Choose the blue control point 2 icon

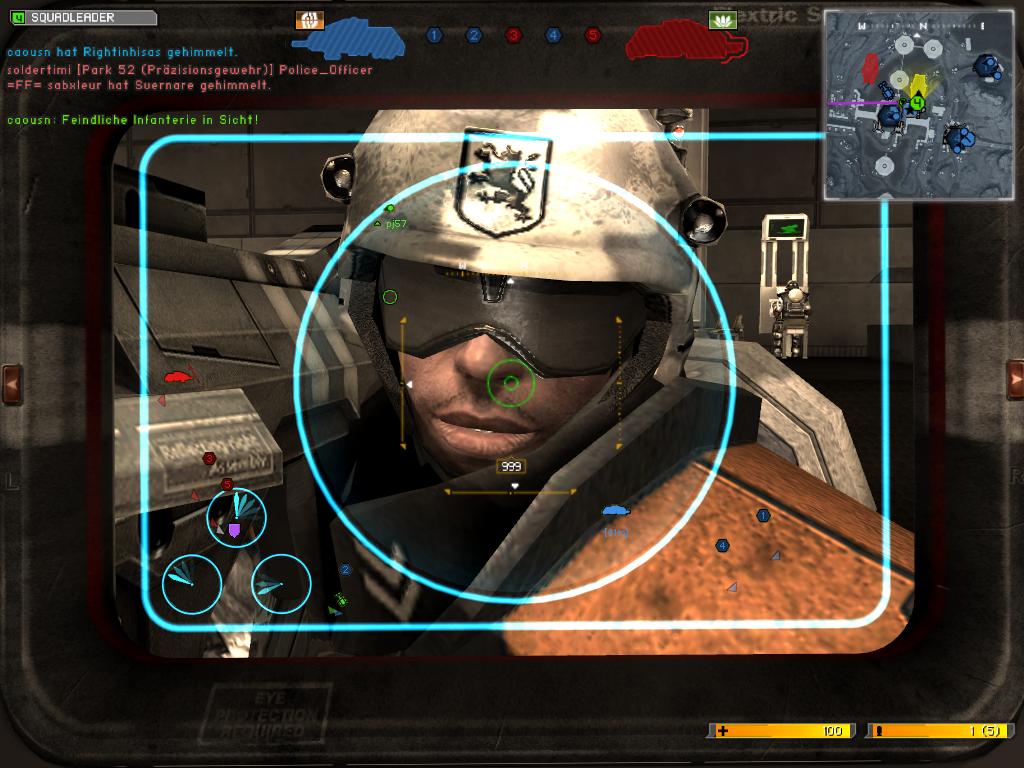[x=474, y=35]
